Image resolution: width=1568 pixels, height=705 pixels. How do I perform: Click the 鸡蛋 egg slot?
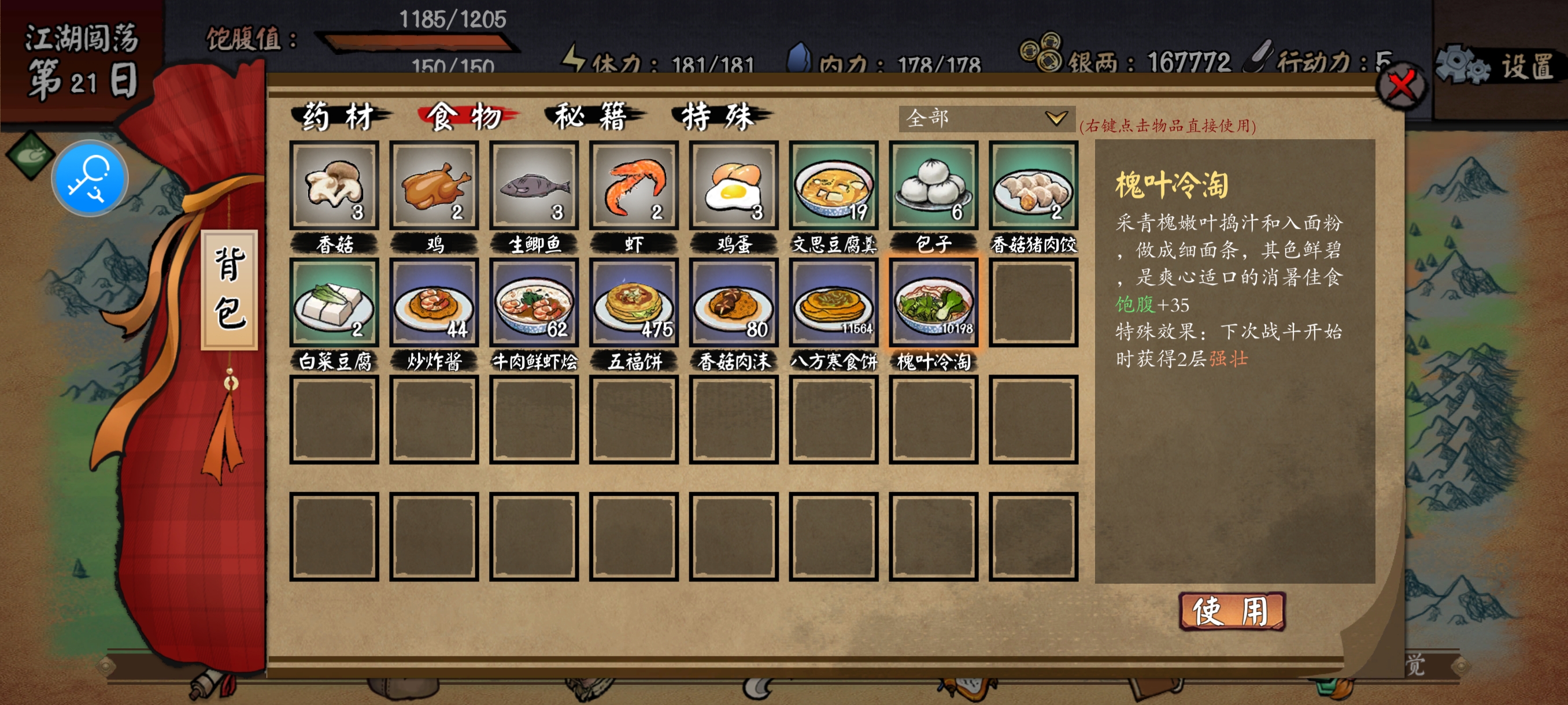click(734, 185)
